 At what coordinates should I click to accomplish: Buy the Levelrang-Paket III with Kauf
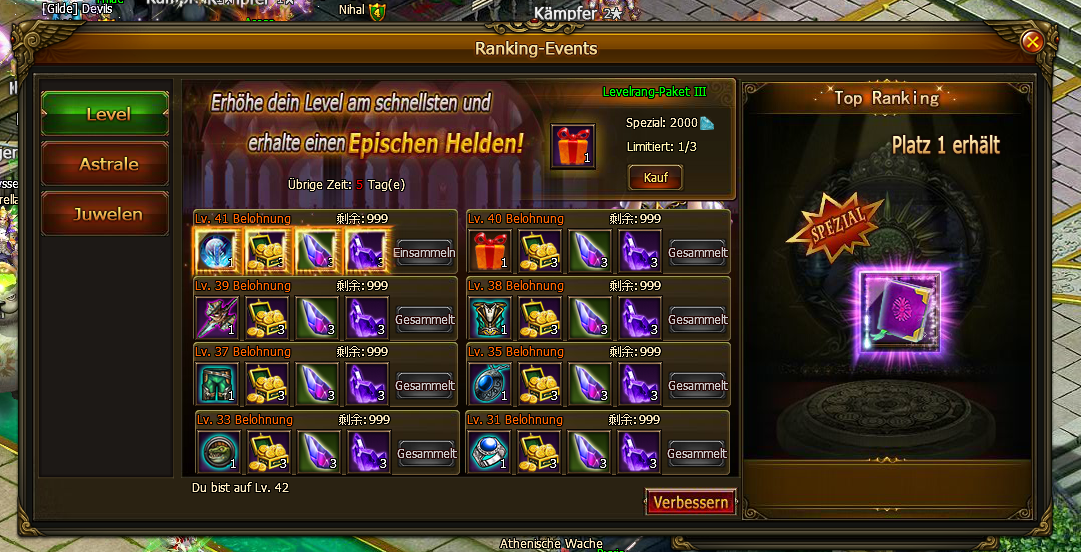click(x=655, y=177)
